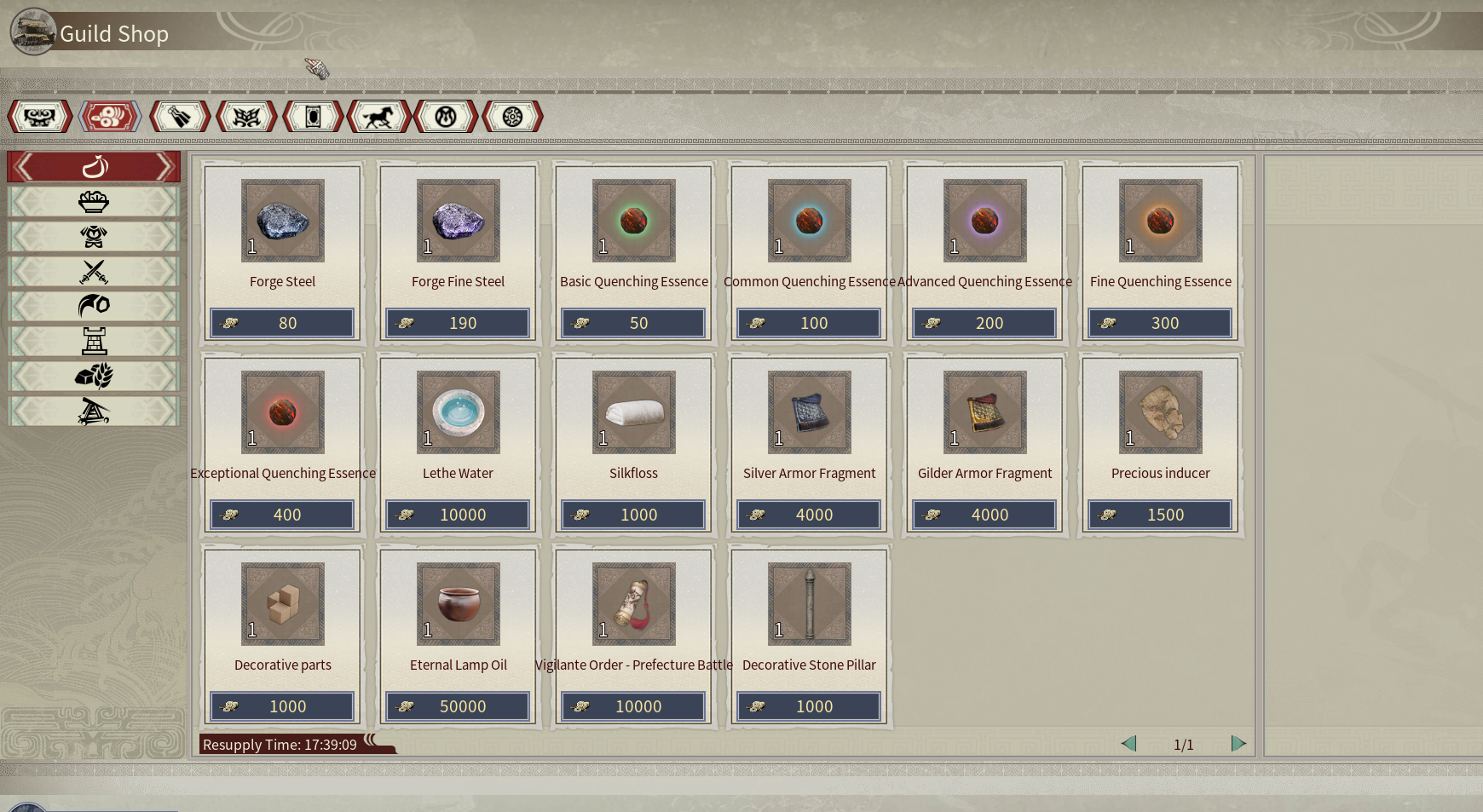Open the tower building side category

click(94, 342)
